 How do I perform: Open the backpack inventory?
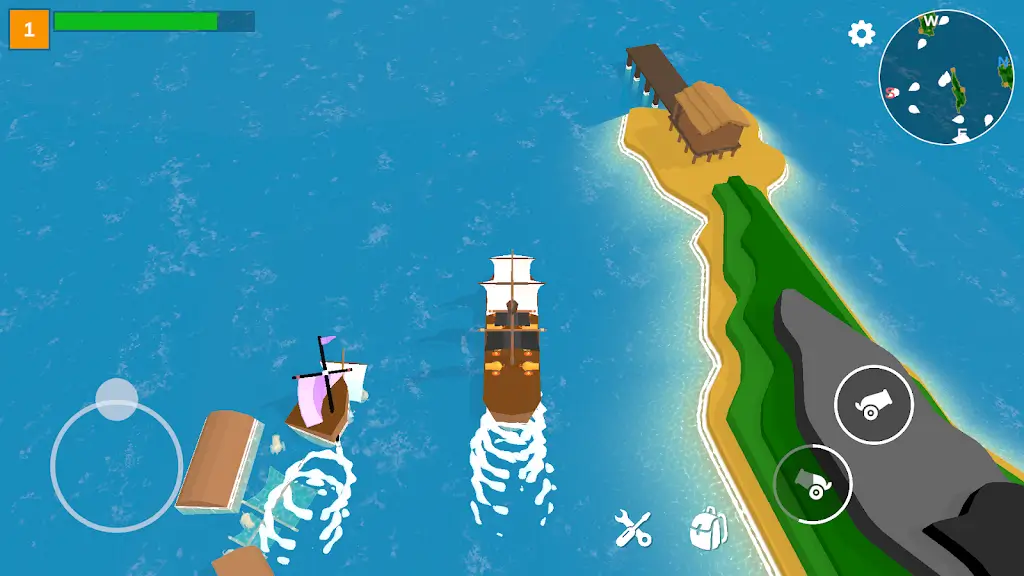[x=707, y=528]
